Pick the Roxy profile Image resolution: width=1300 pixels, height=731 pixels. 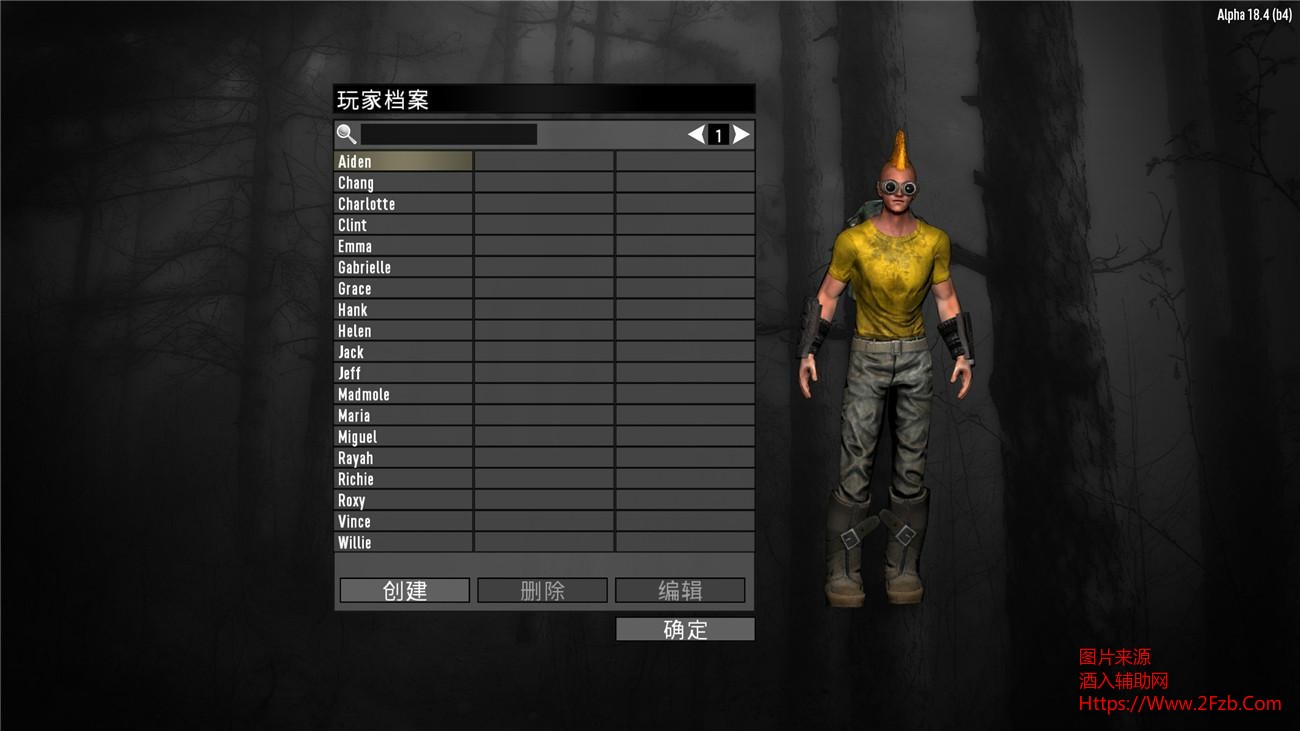pyautogui.click(x=403, y=500)
